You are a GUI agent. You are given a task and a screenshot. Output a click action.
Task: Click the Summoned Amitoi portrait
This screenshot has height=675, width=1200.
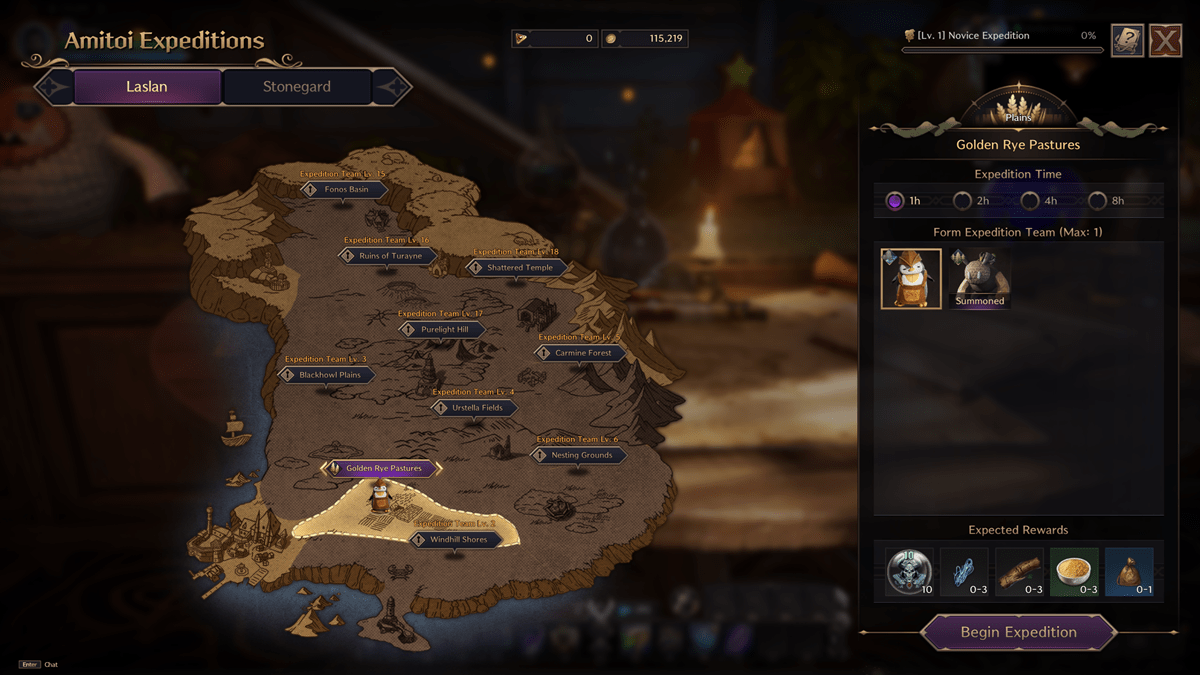coord(979,278)
